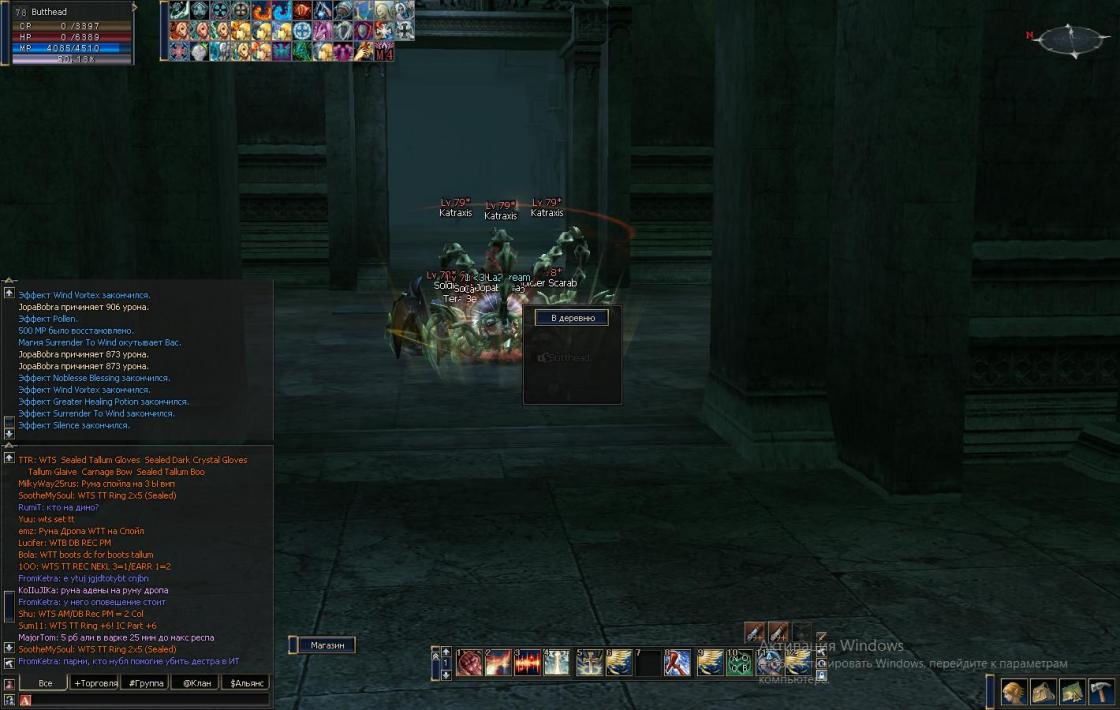Open the inventory bag icon

coord(1043,692)
